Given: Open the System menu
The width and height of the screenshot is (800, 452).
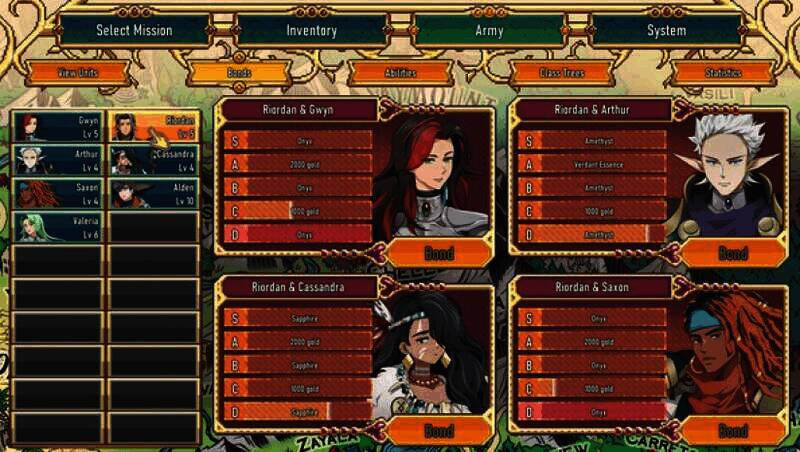Looking at the screenshot, I should [x=666, y=30].
